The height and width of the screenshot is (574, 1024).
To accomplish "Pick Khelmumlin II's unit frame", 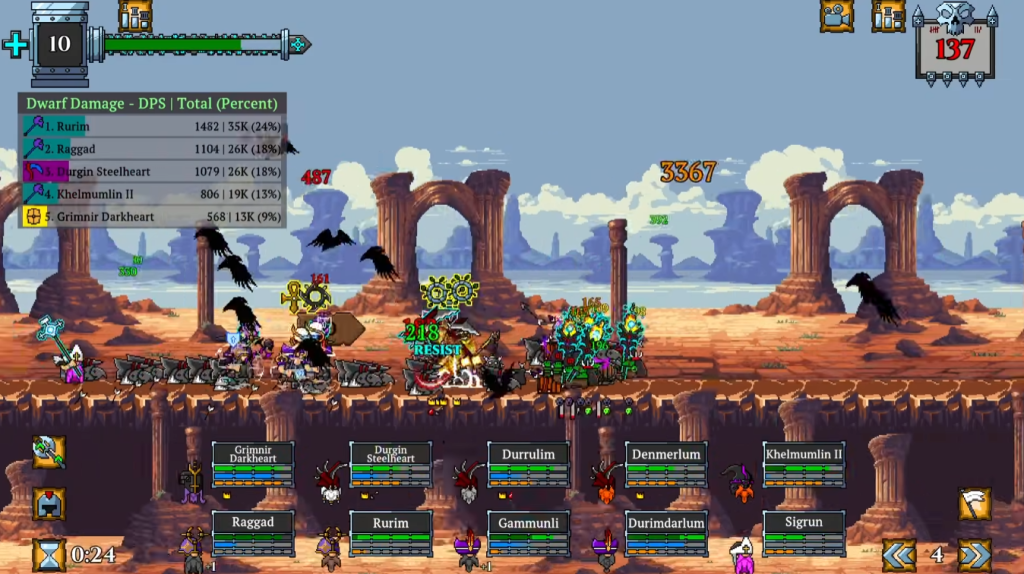I will coord(804,465).
